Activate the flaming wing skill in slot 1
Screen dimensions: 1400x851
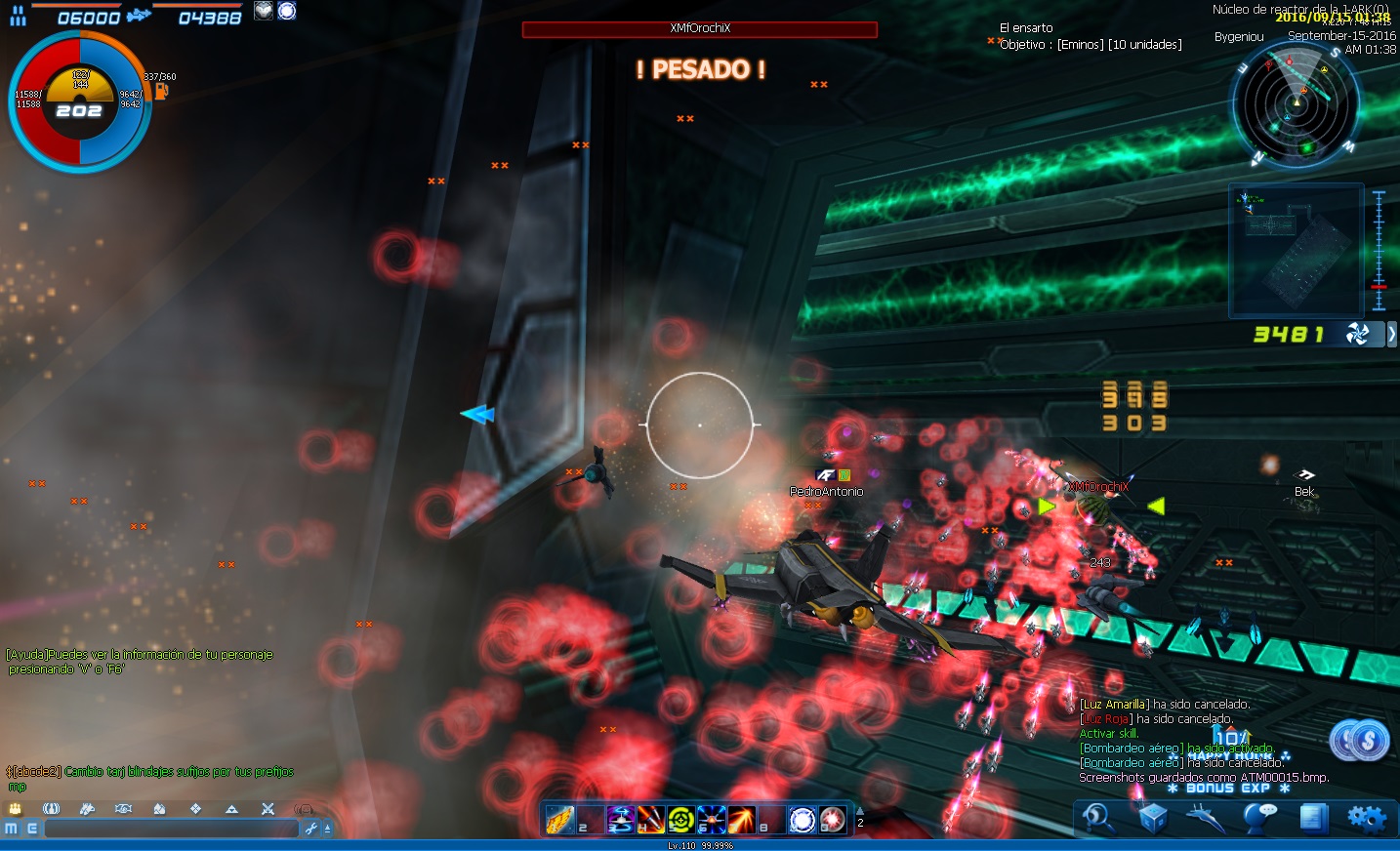pos(560,820)
